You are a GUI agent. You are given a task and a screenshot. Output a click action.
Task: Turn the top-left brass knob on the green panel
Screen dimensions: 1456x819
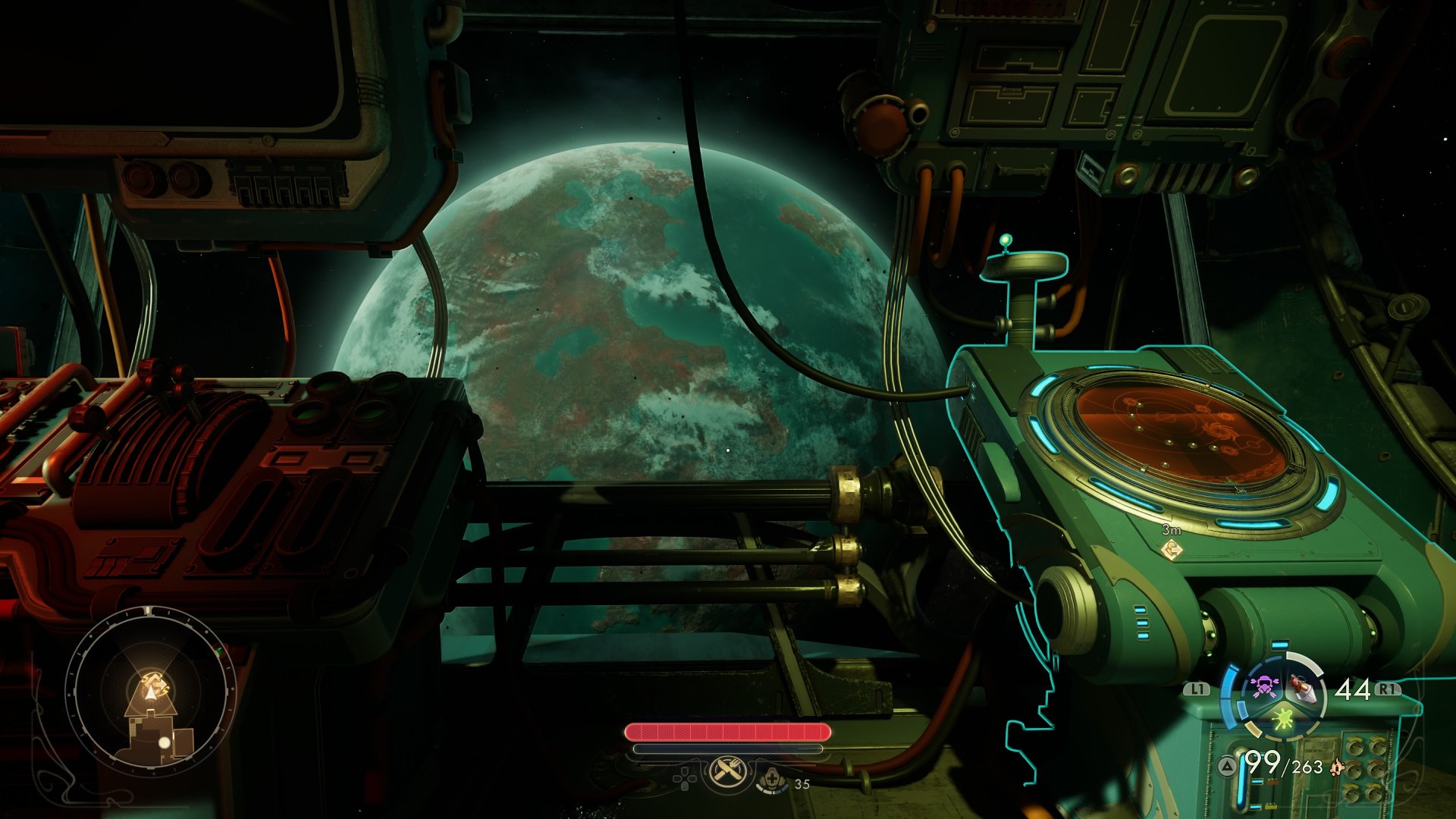[1355, 748]
